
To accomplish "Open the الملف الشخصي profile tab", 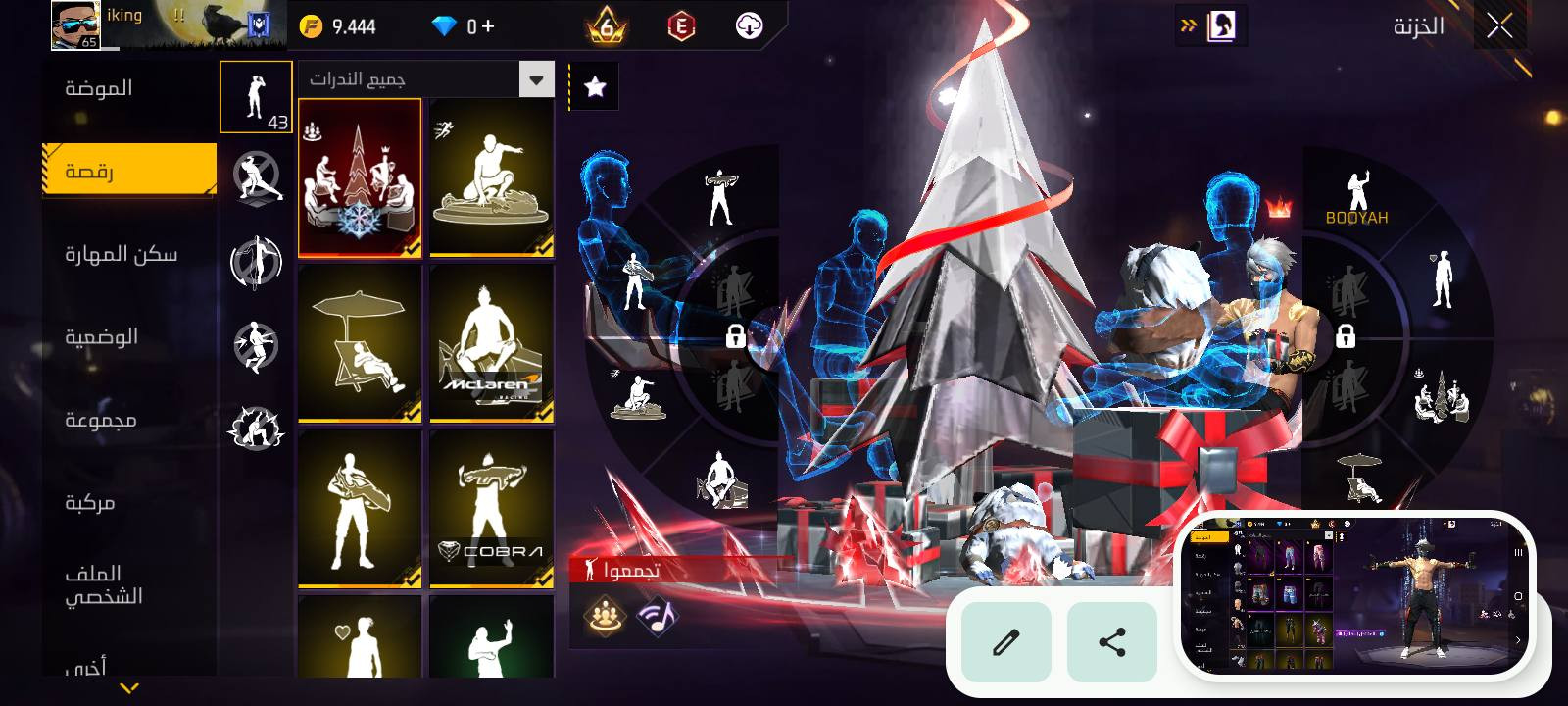I will point(104,584).
